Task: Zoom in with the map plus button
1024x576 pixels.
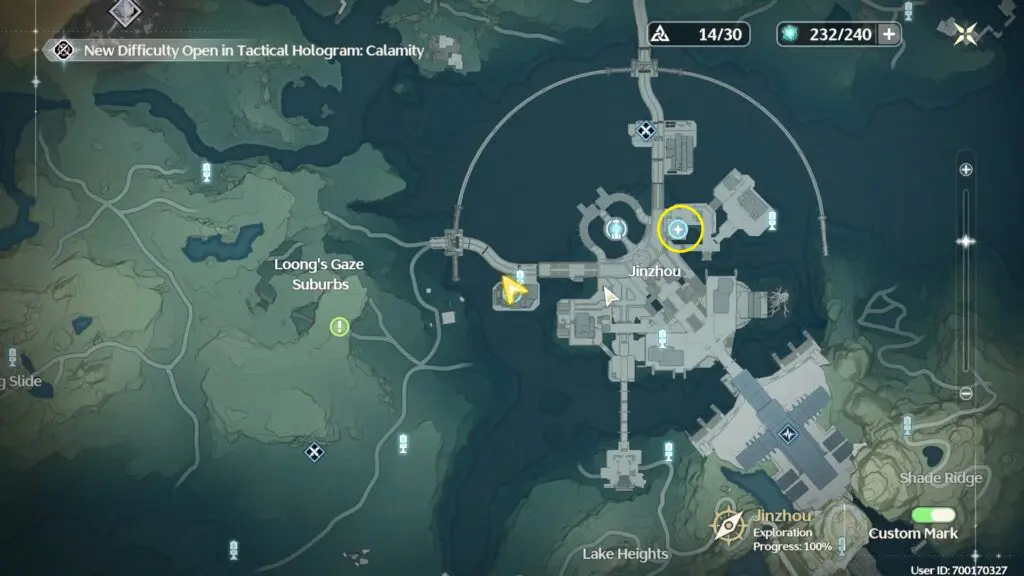Action: [x=965, y=170]
